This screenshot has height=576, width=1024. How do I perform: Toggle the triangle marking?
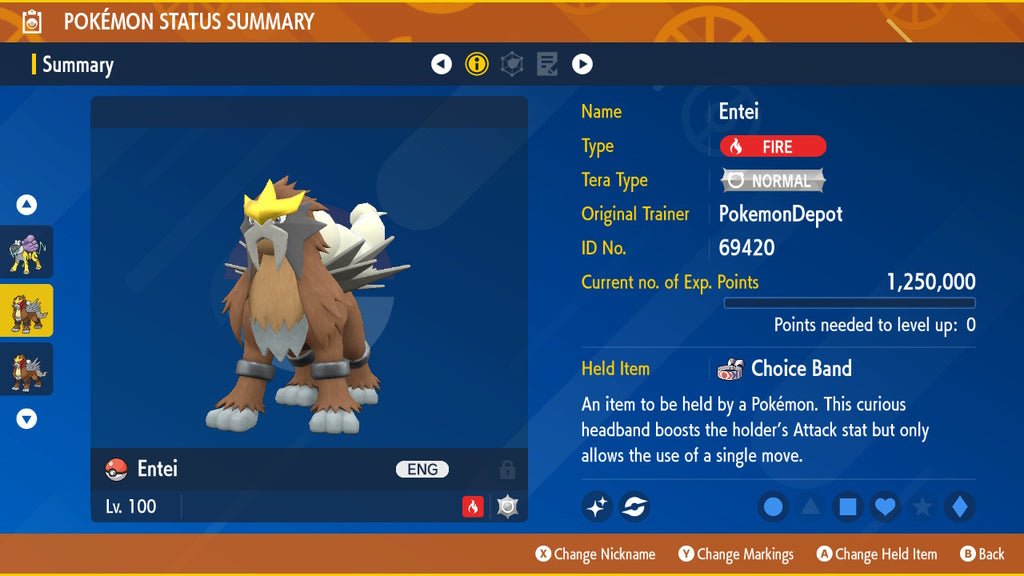point(810,507)
